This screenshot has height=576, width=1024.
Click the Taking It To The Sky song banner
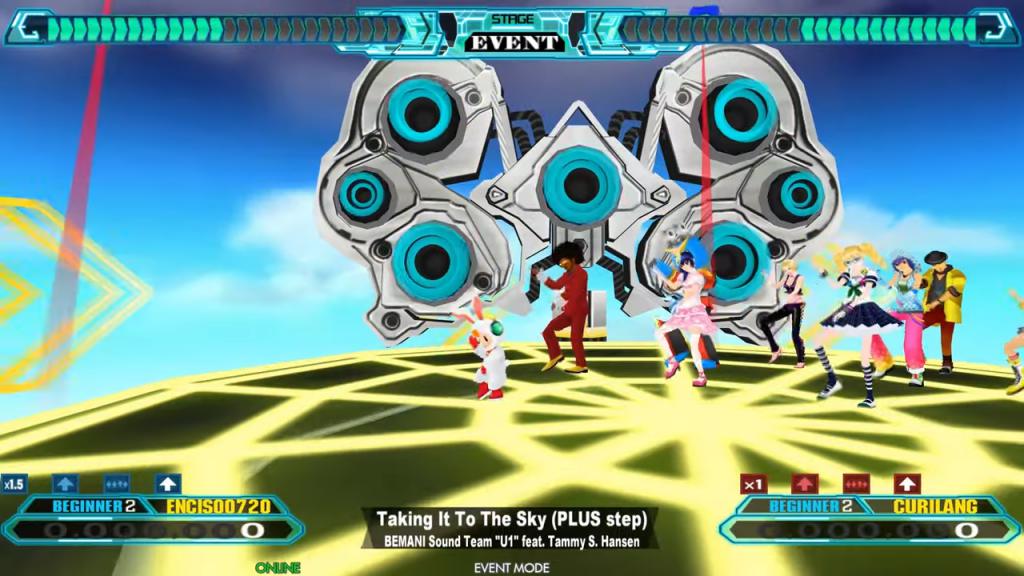coord(512,529)
